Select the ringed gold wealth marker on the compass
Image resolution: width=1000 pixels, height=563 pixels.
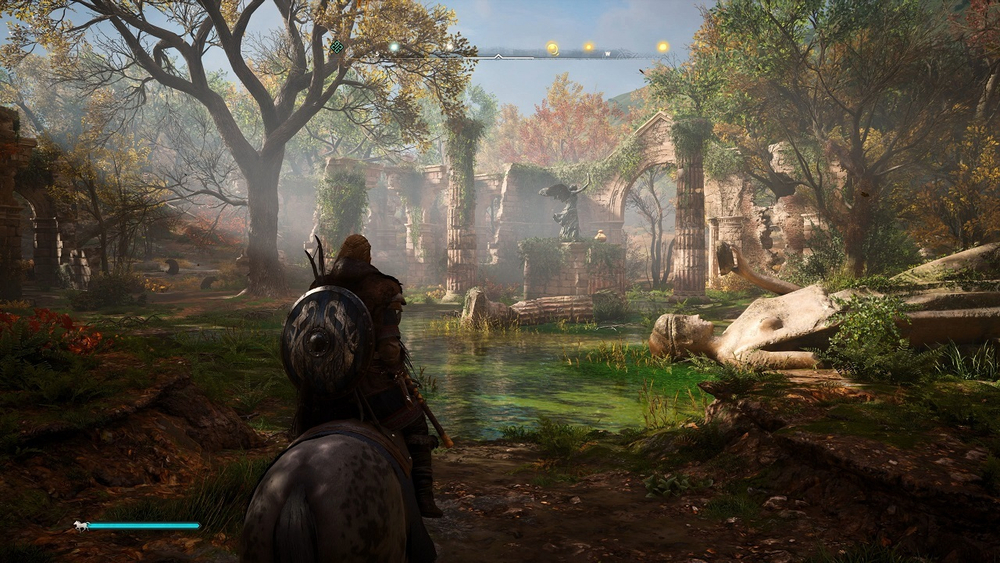(x=552, y=48)
